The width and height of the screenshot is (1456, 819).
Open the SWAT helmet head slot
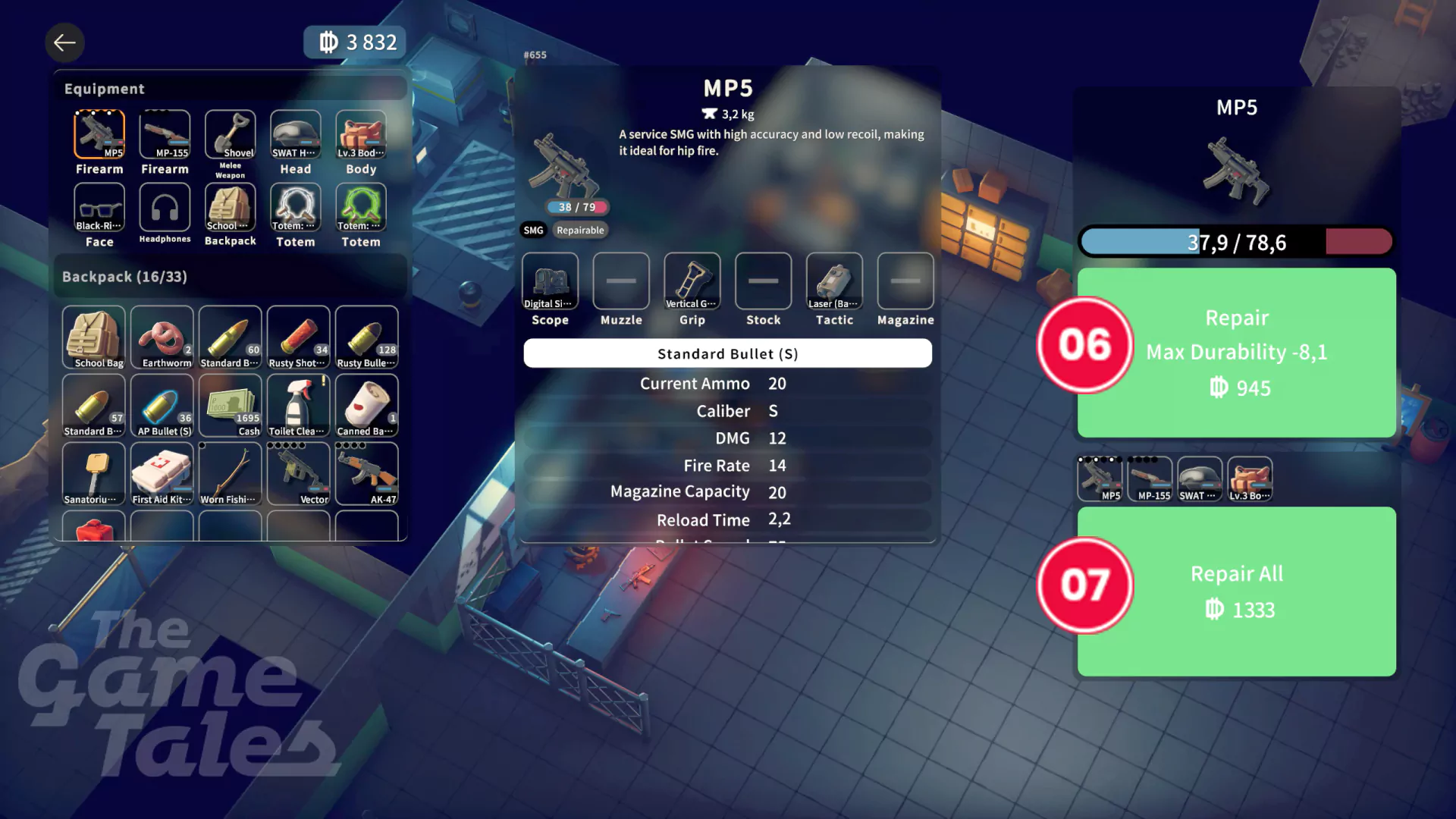click(x=296, y=135)
